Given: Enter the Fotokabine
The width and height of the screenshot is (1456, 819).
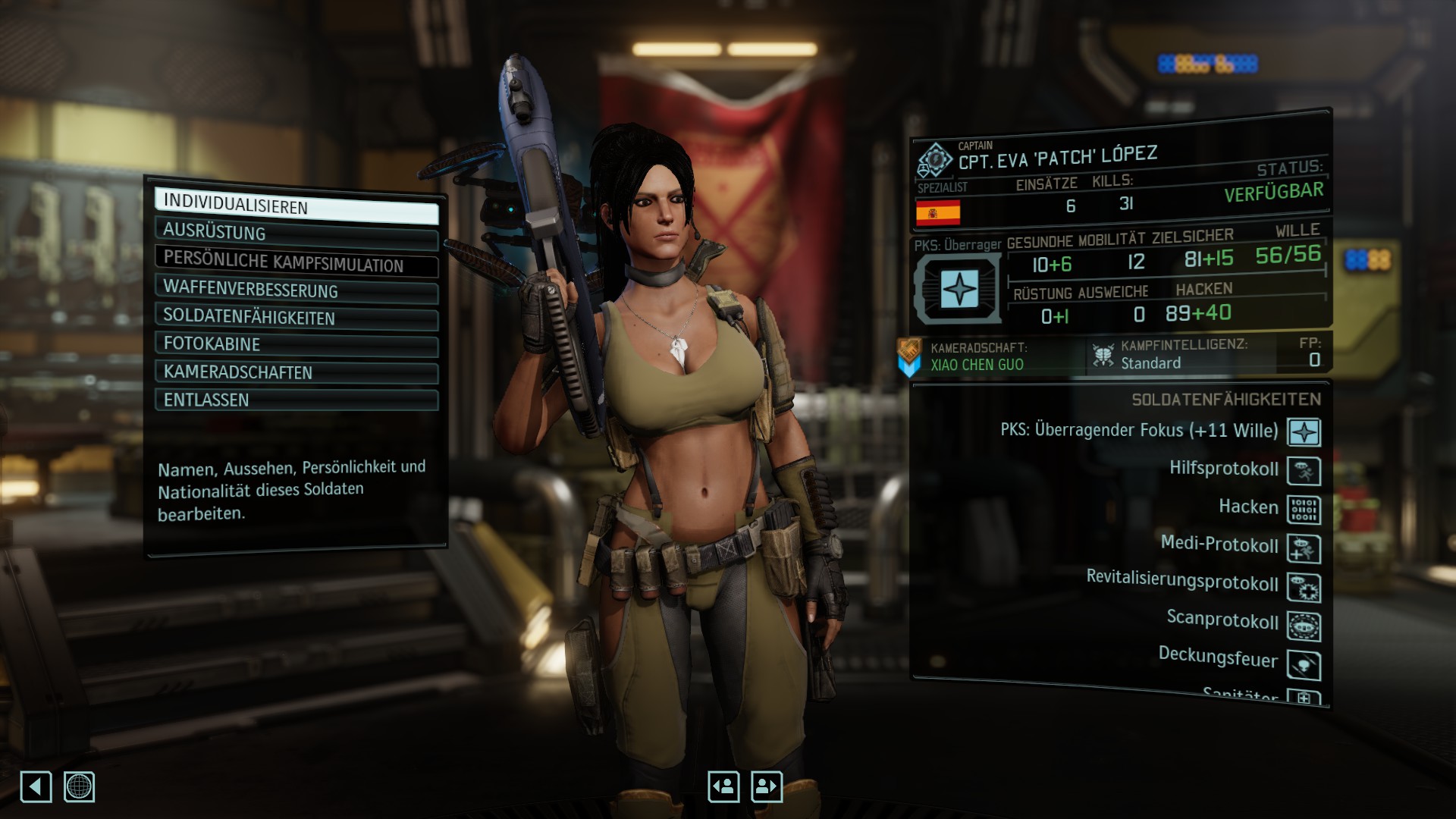Looking at the screenshot, I should point(296,344).
